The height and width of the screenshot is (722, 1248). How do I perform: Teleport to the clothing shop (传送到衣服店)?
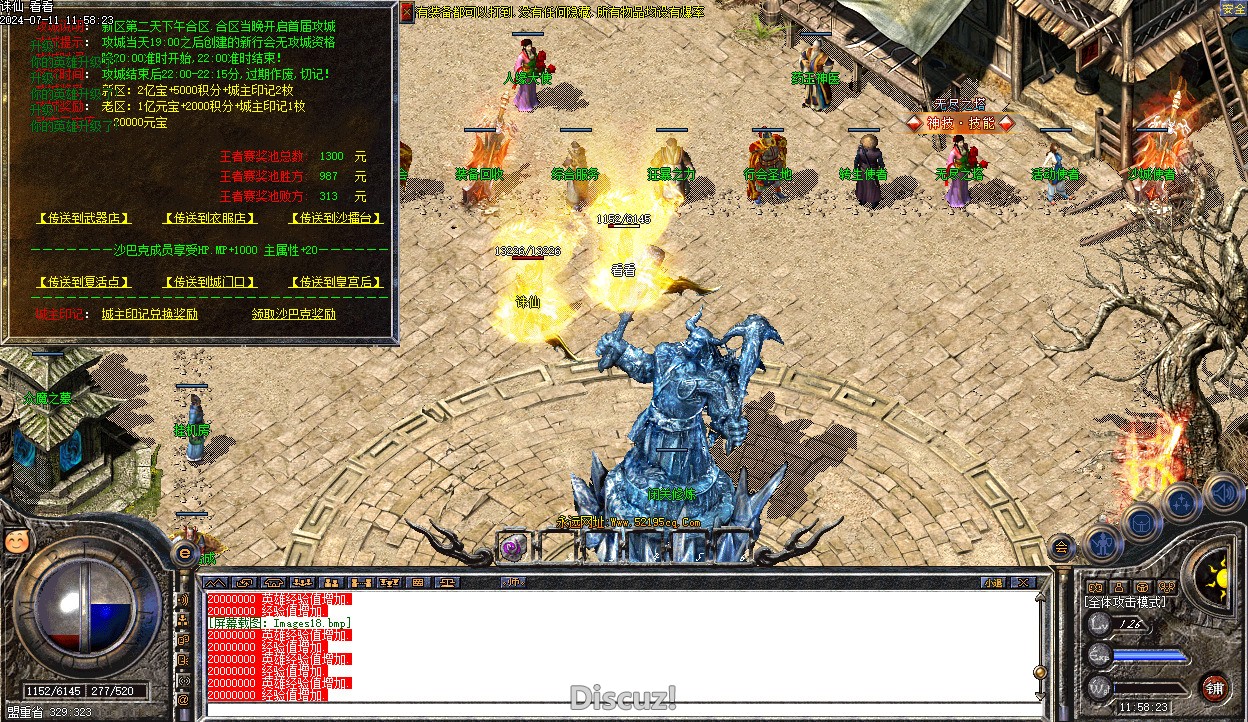(x=210, y=218)
